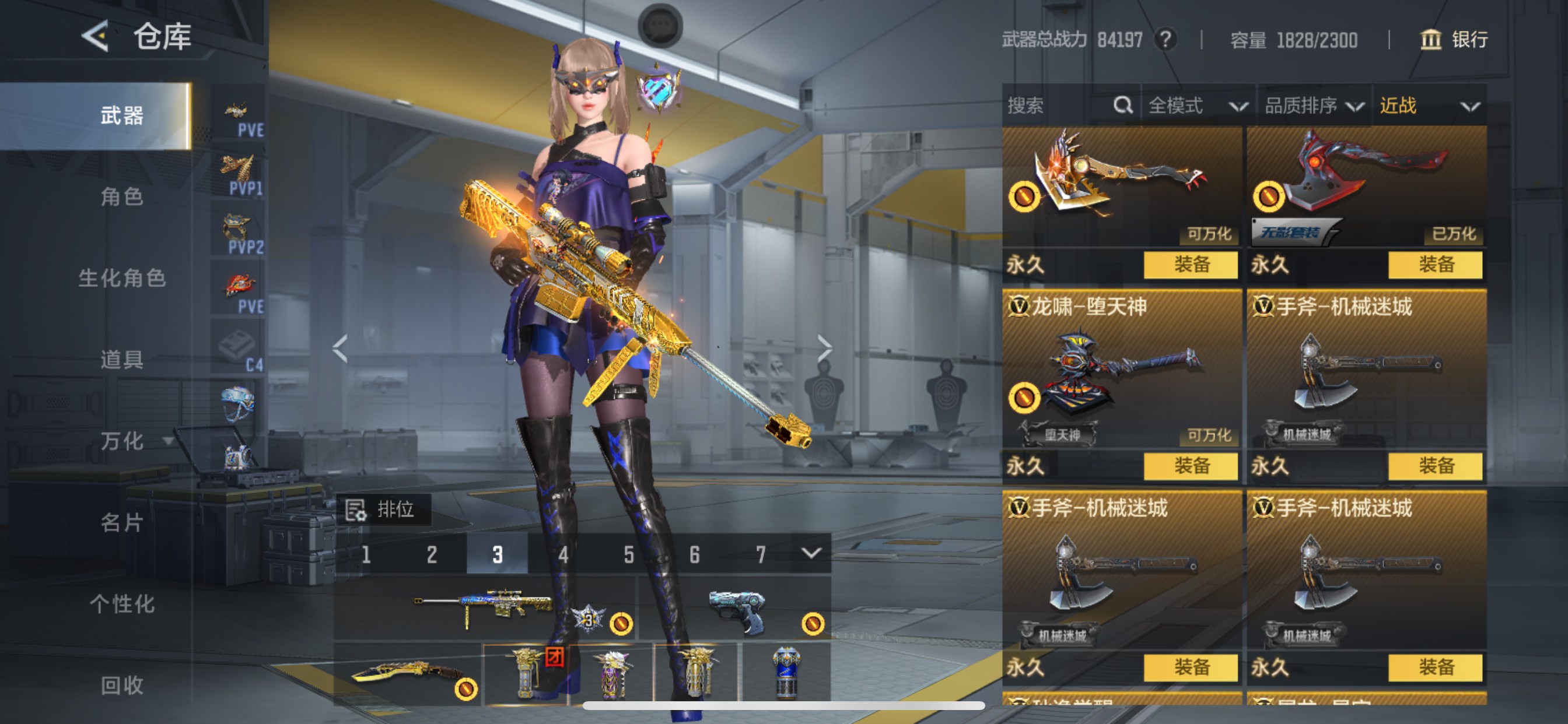Select the 武器 category tab
1568x724 pixels.
[122, 115]
